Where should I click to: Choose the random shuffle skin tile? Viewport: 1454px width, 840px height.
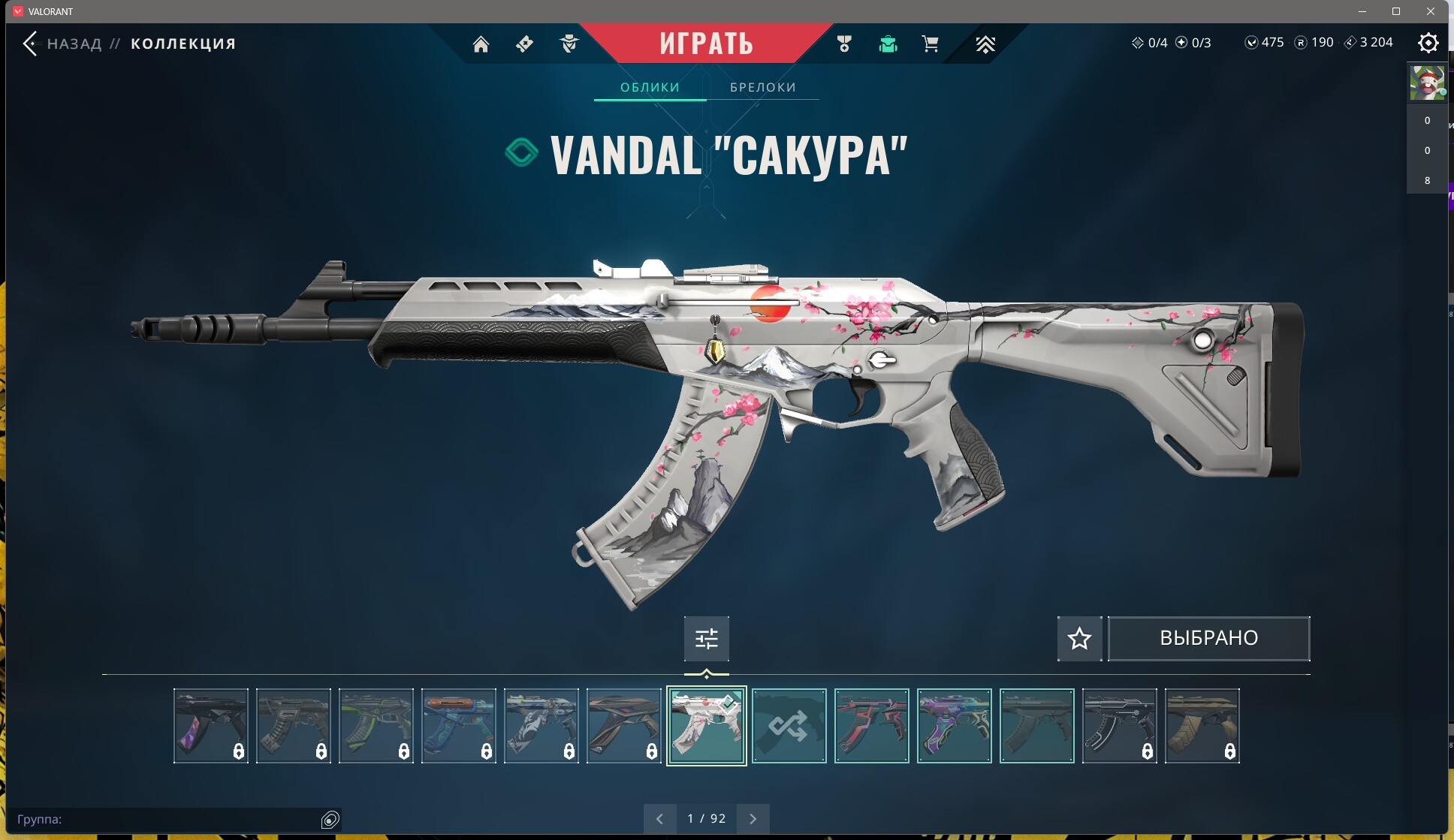pos(789,726)
